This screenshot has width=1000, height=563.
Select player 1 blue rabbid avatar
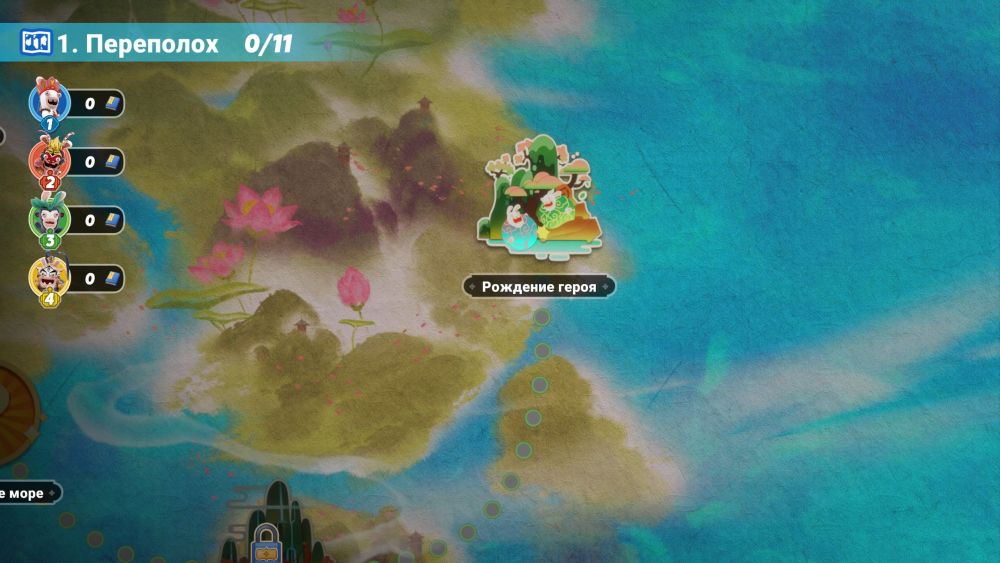click(x=48, y=102)
